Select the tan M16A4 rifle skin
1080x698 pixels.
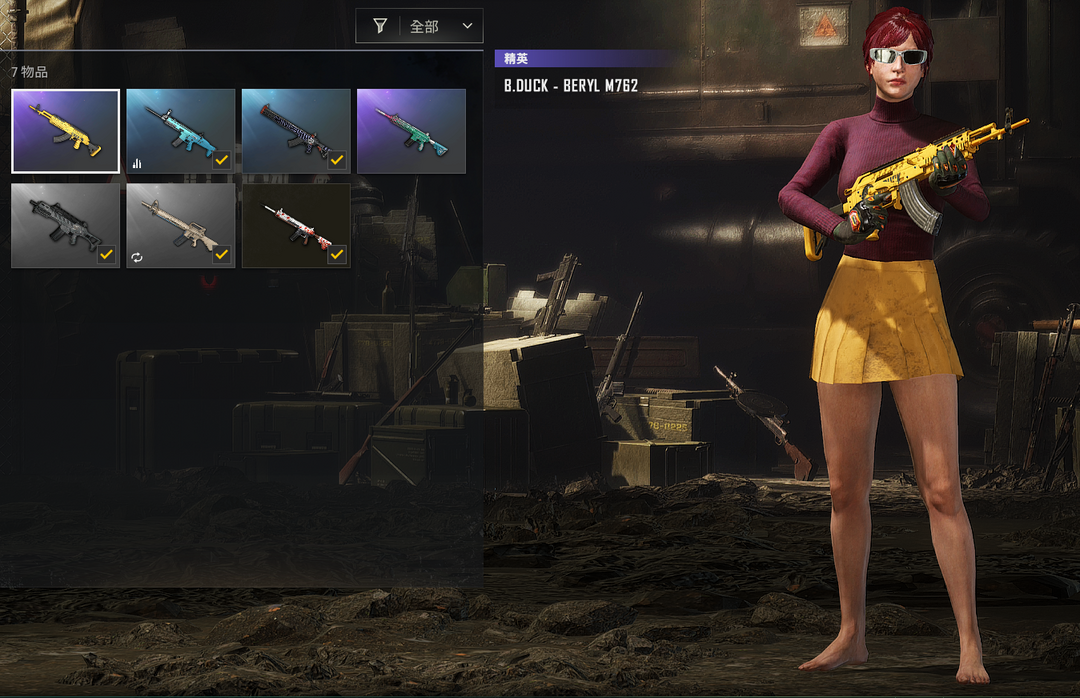click(x=181, y=225)
